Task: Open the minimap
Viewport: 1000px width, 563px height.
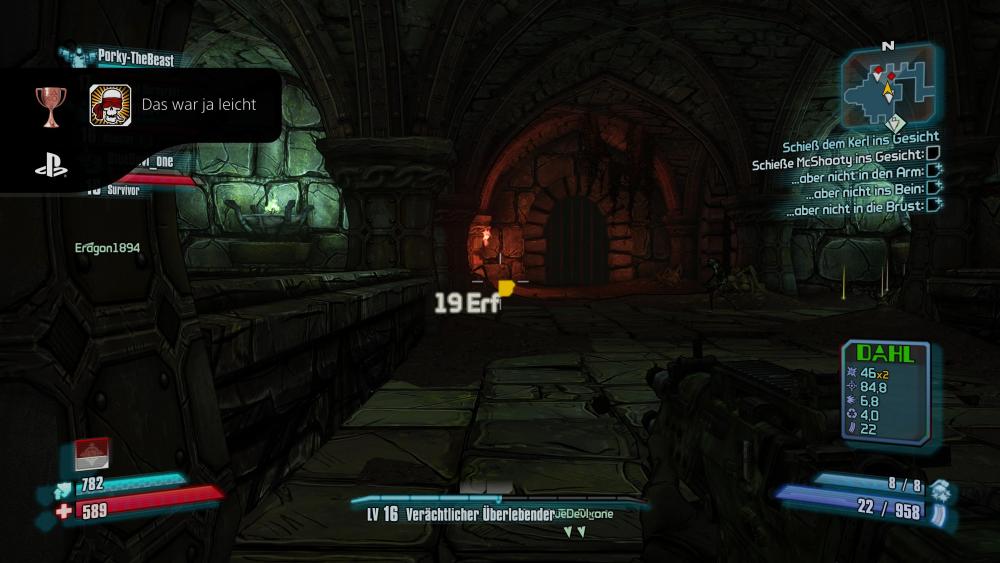Action: [x=887, y=87]
